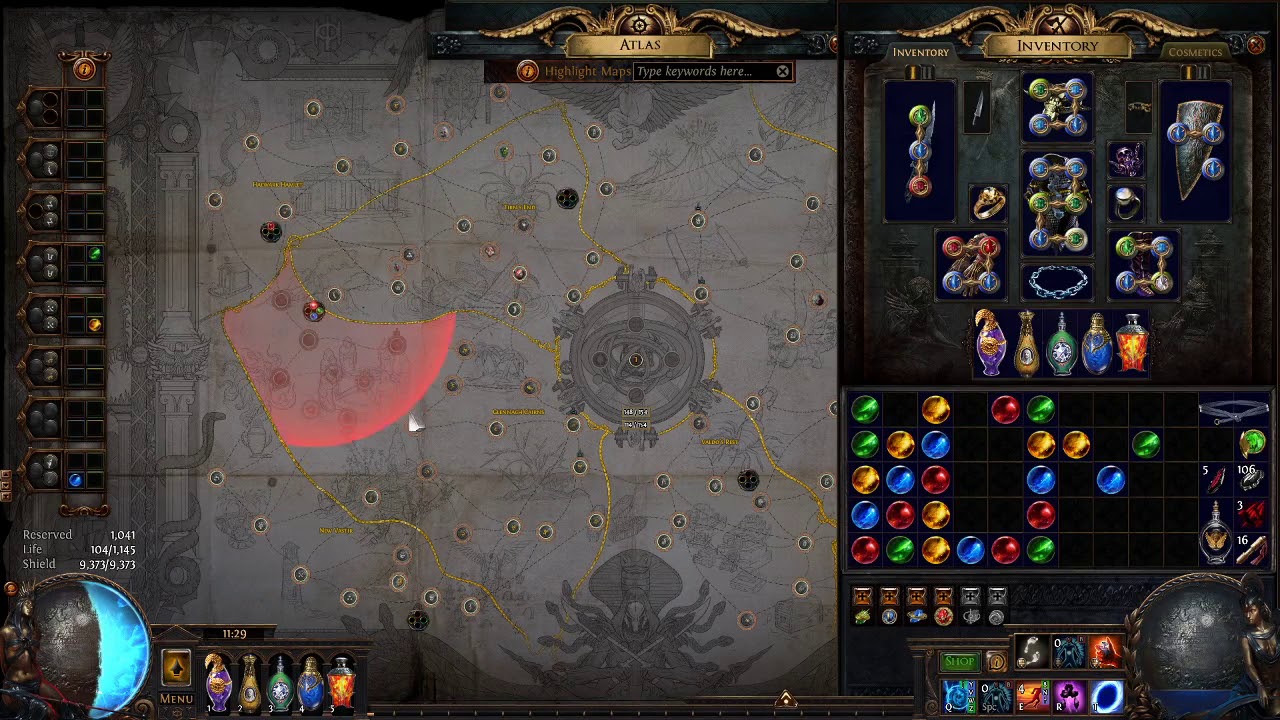Image resolution: width=1280 pixels, height=720 pixels.
Task: Use the blue portal skill icon
Action: click(1106, 695)
